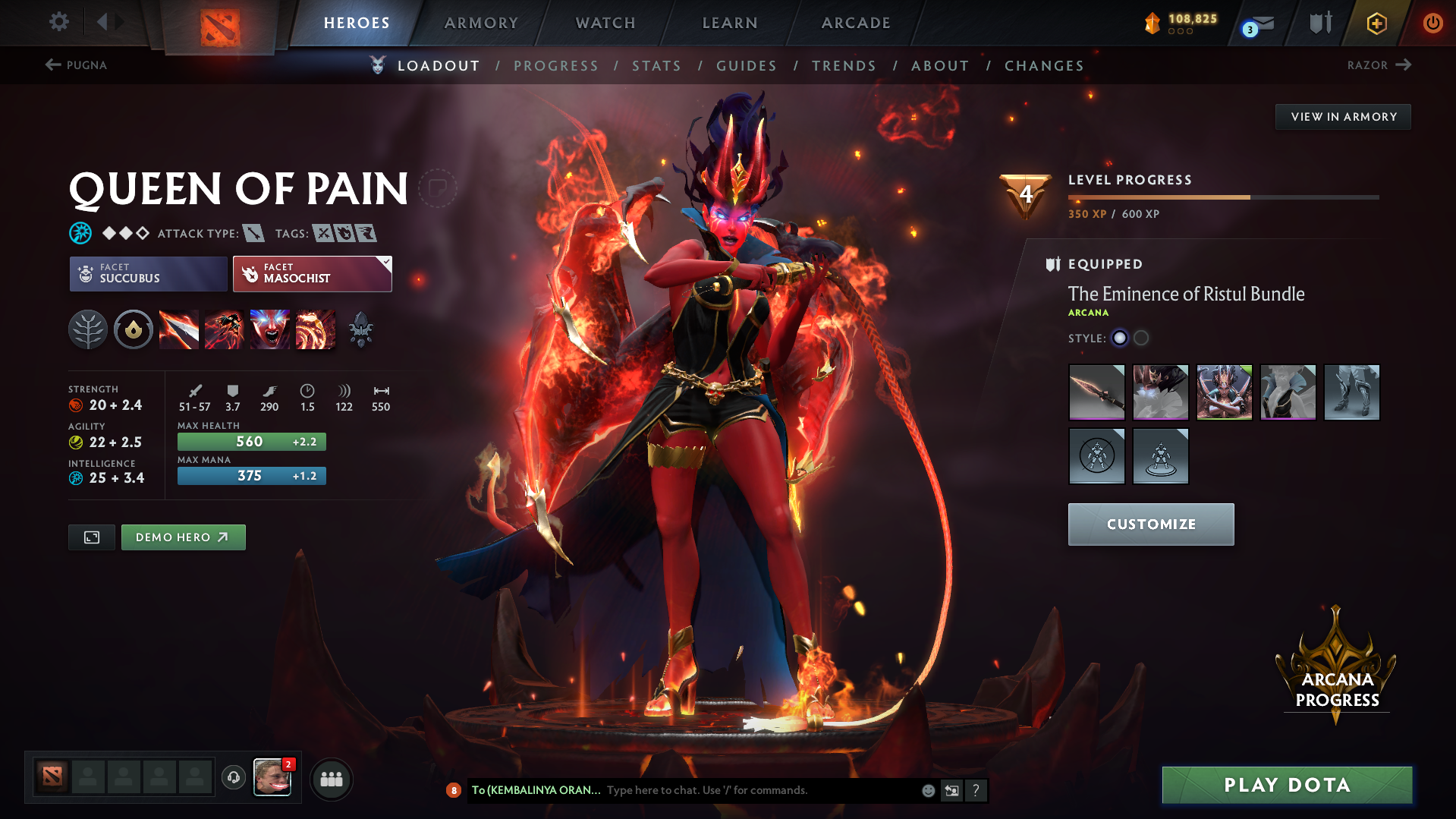Open the Trends section

[x=844, y=66]
